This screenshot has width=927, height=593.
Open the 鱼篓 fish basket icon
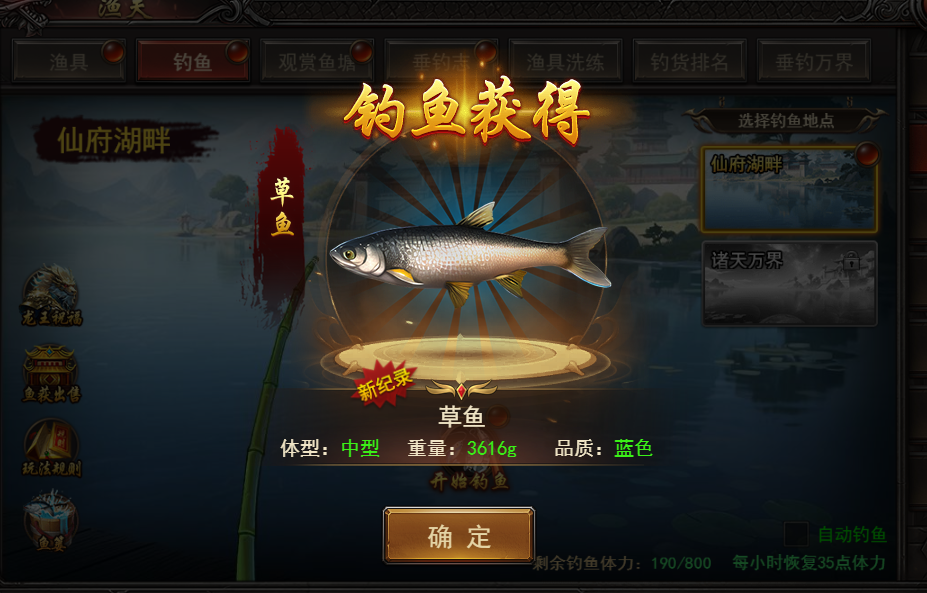pyautogui.click(x=51, y=520)
